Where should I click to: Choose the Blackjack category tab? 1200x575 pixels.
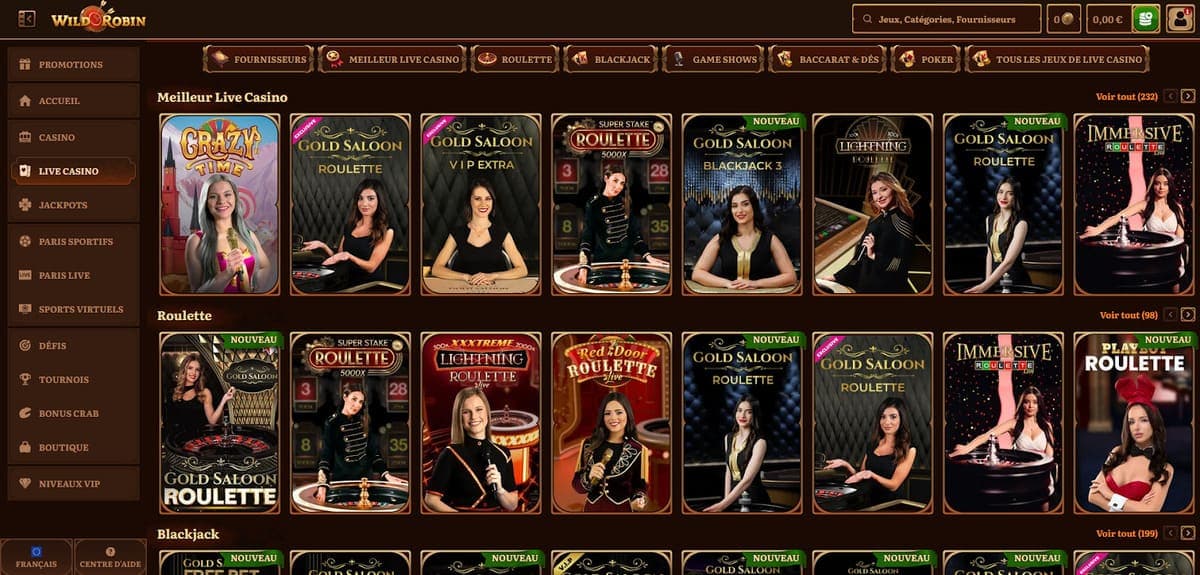click(610, 60)
